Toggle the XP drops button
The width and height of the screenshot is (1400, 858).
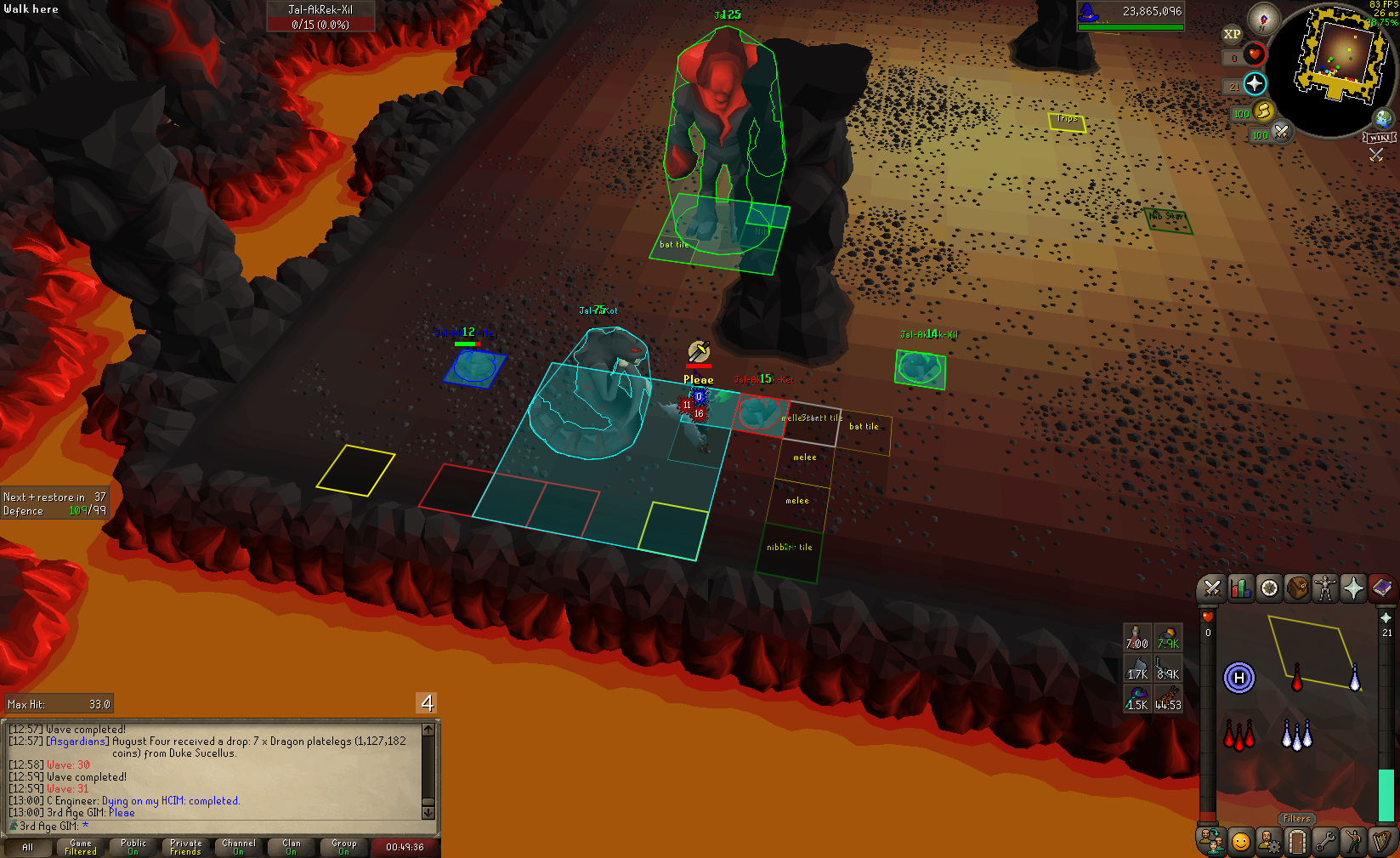(1232, 34)
